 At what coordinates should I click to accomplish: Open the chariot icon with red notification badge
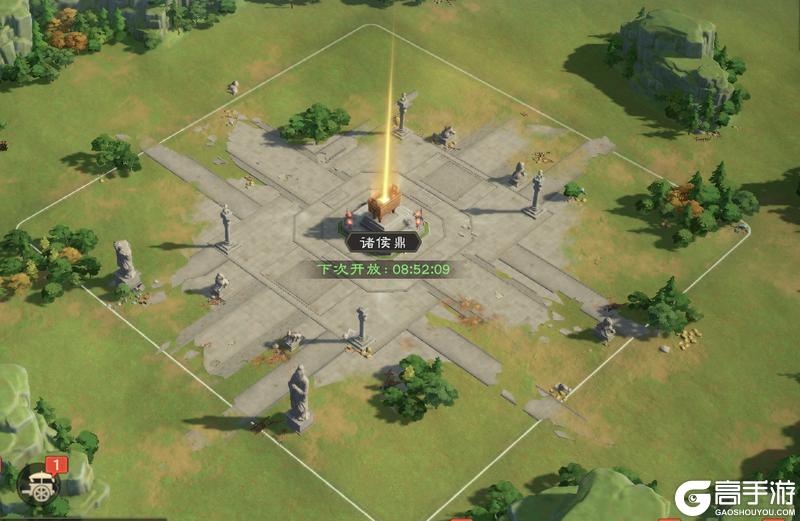click(39, 485)
